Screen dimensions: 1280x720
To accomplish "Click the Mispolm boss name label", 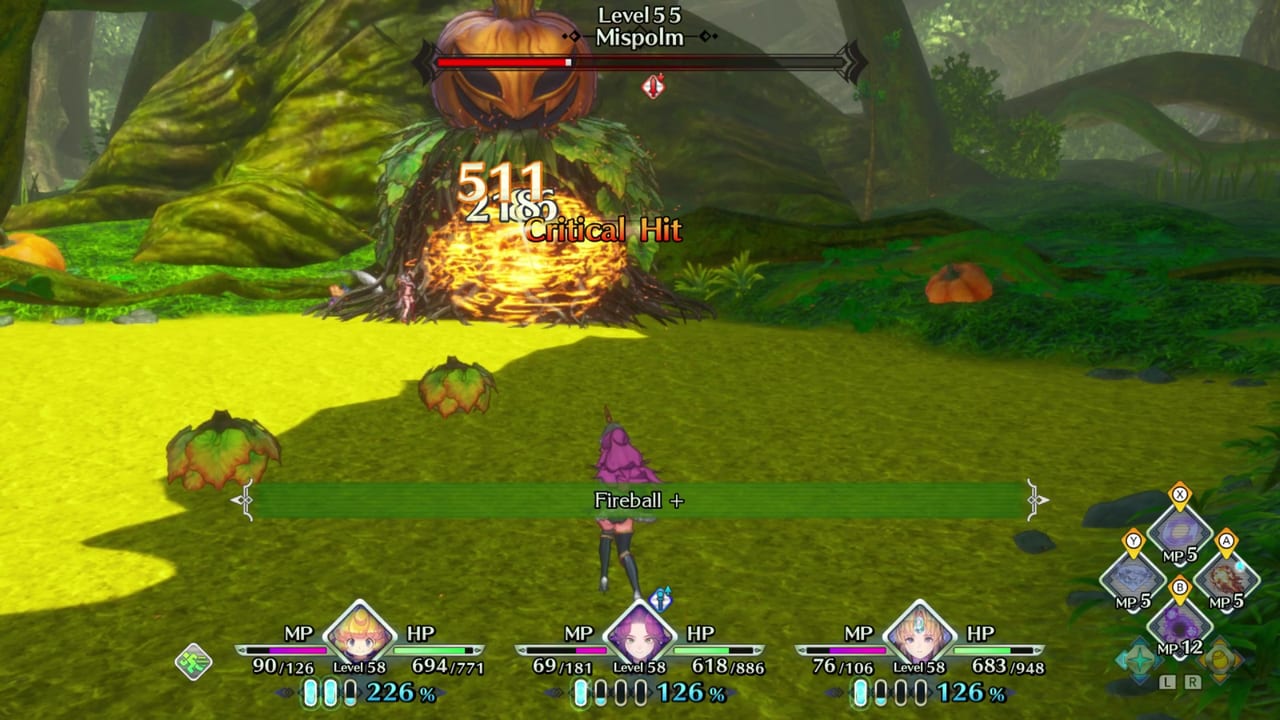I will click(639, 38).
